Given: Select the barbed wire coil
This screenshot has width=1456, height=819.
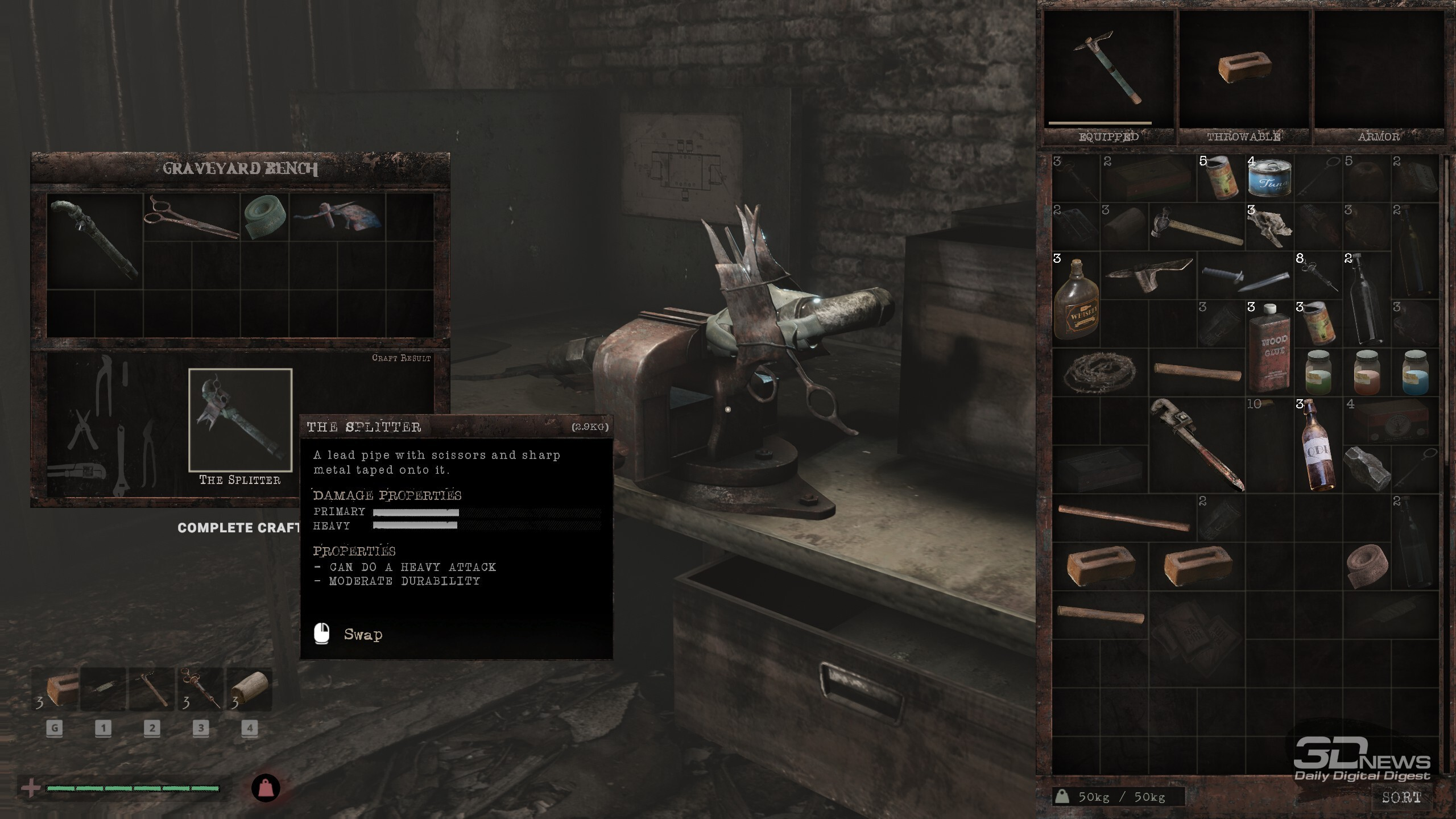Looking at the screenshot, I should tap(1099, 373).
